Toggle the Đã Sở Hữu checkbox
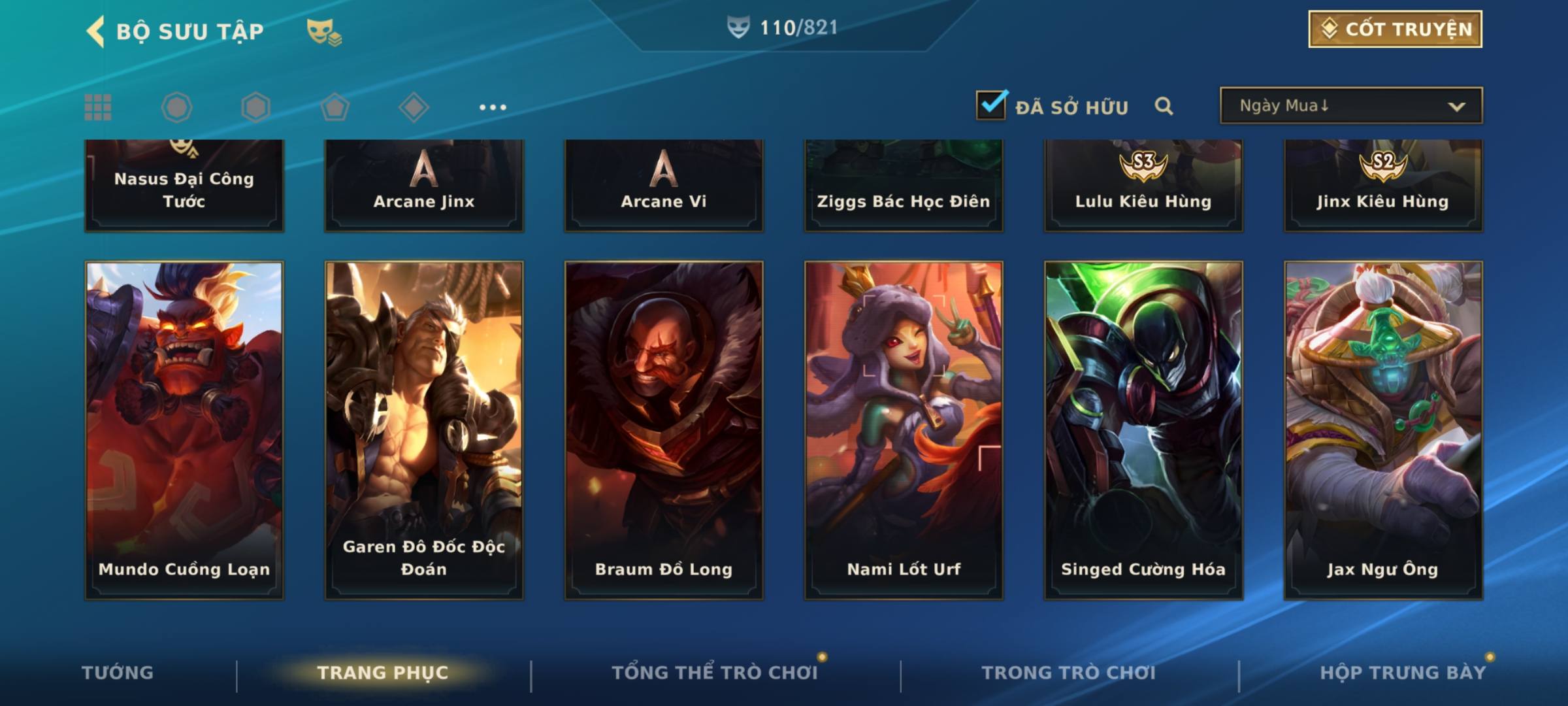 pyautogui.click(x=991, y=105)
